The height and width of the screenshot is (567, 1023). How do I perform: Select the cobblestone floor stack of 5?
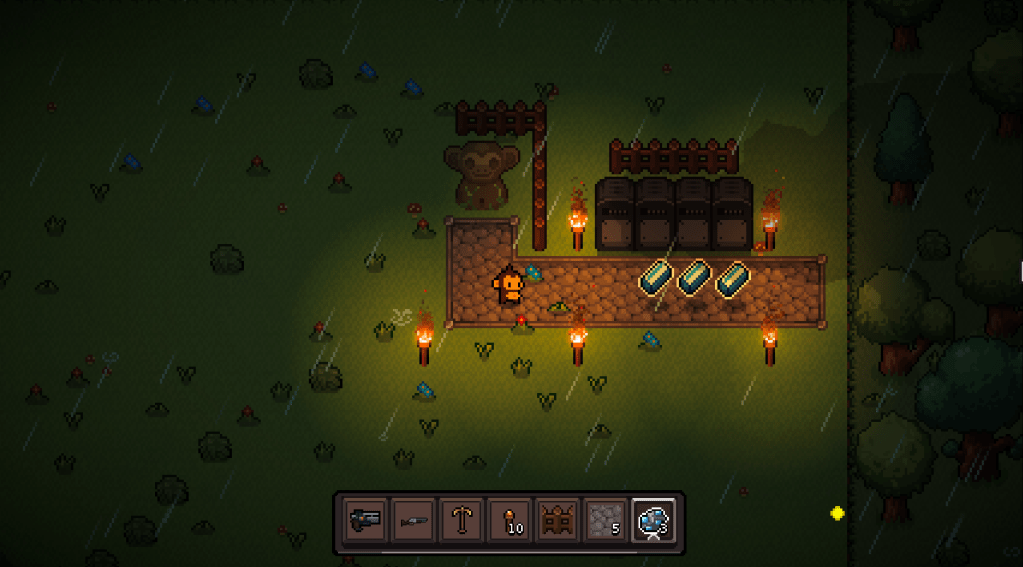click(x=604, y=520)
